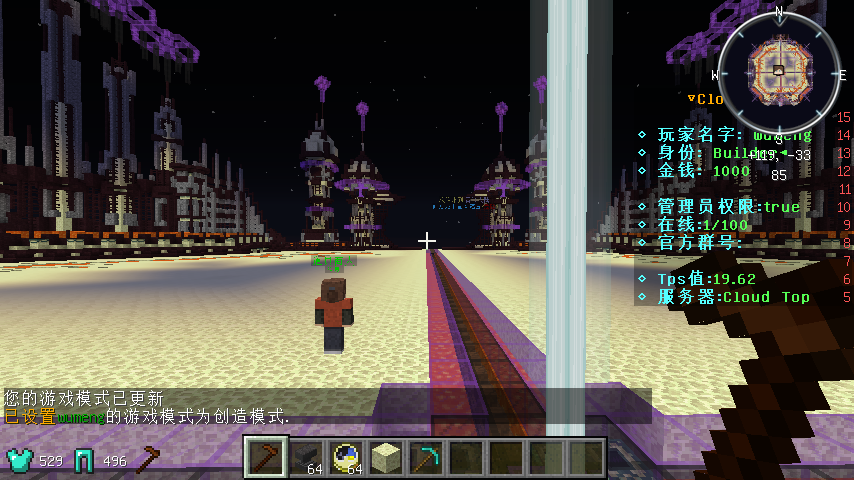Select the sandstone block hotbar slot

[x=386, y=458]
